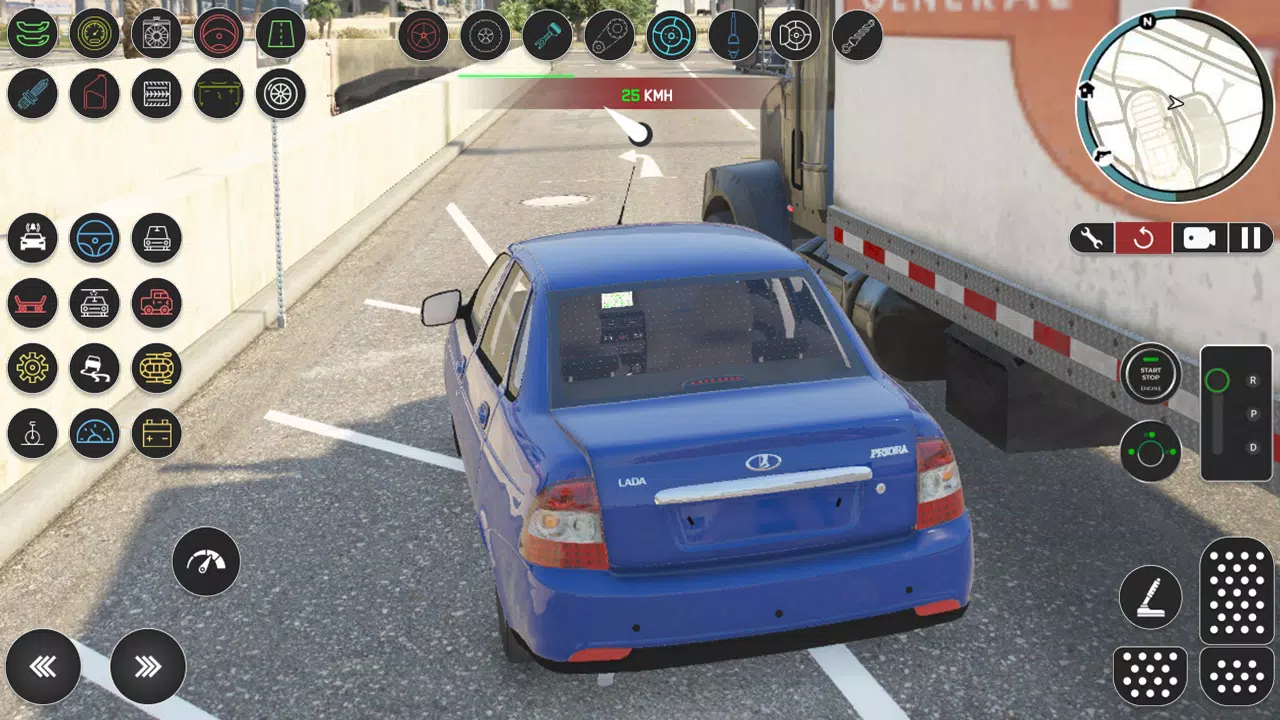Open the circular minimap
Screen dimensions: 1280x720
coord(1174,105)
